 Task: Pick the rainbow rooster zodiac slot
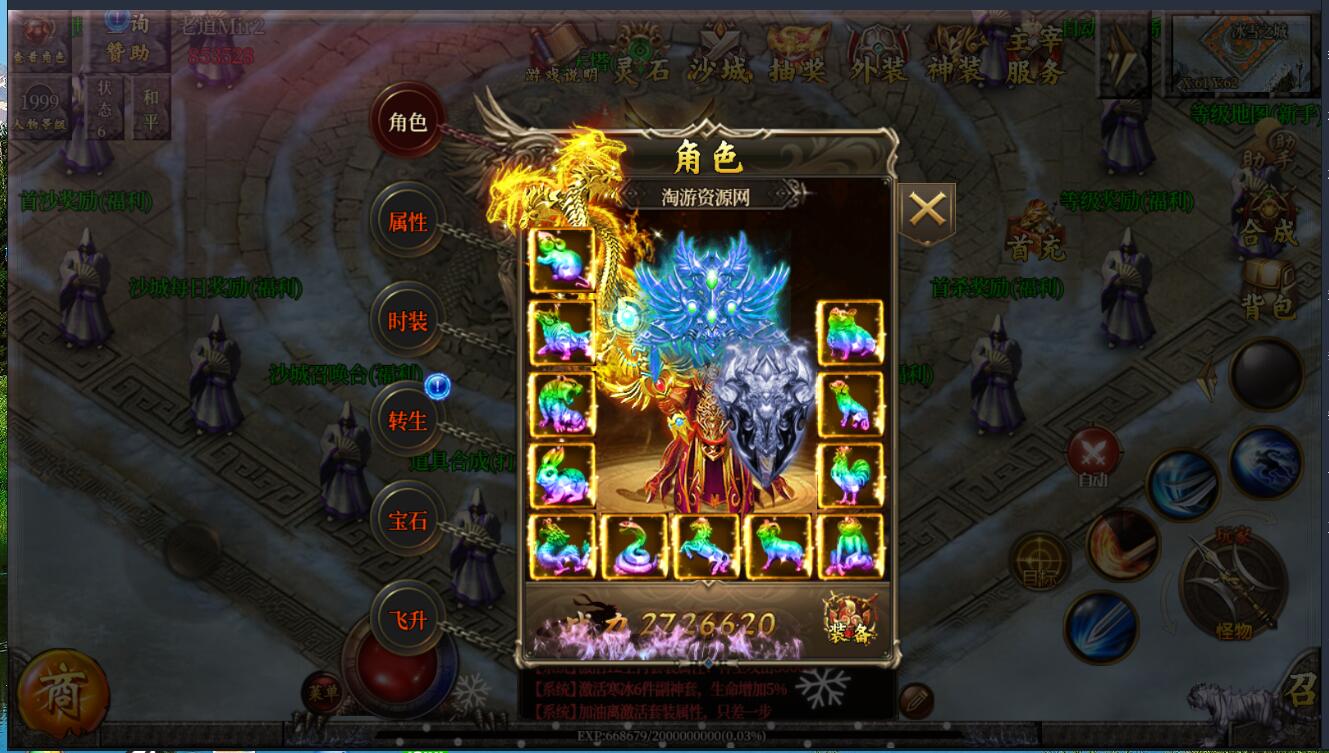[850, 476]
